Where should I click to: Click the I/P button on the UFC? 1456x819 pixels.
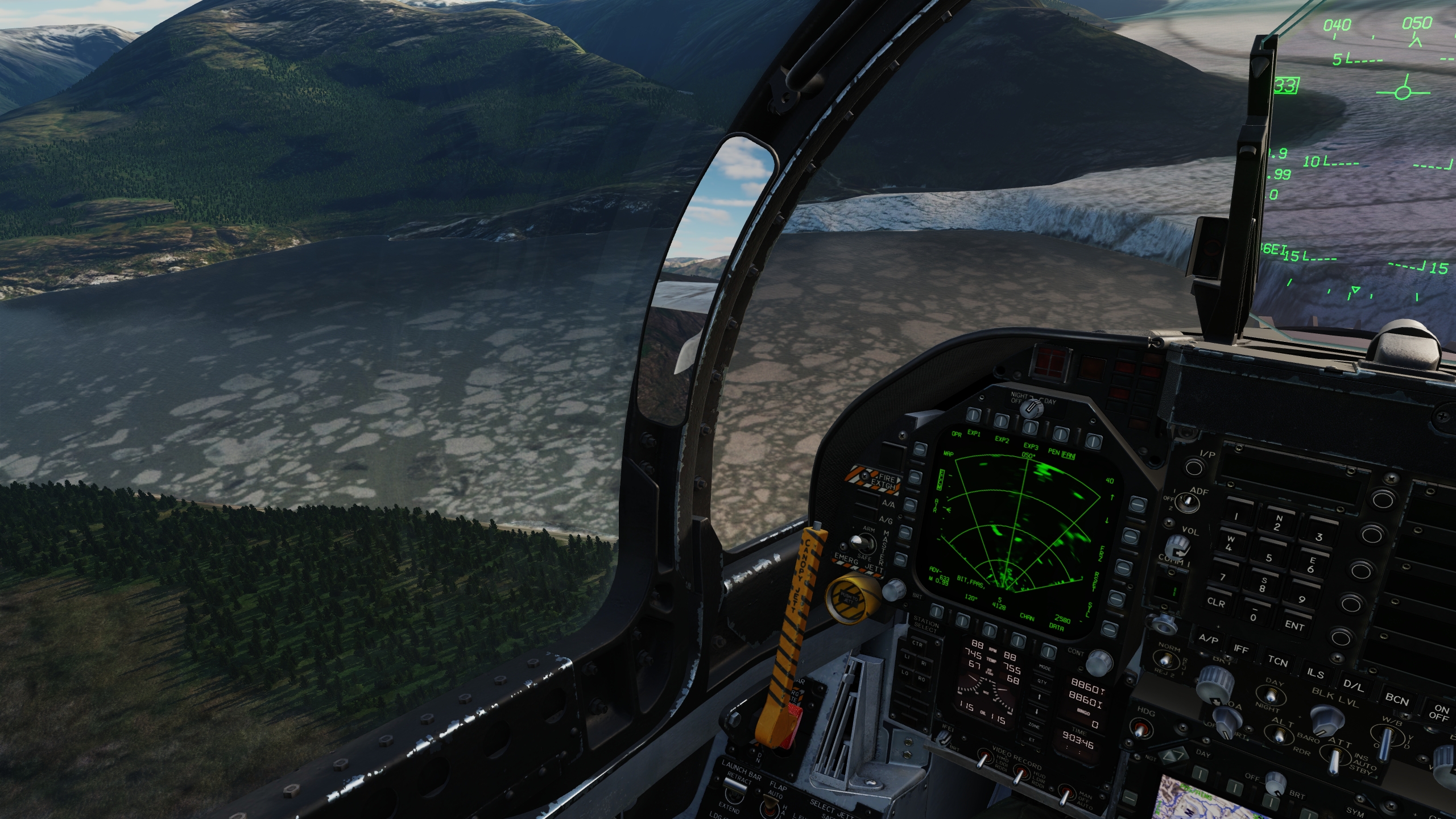(1194, 468)
